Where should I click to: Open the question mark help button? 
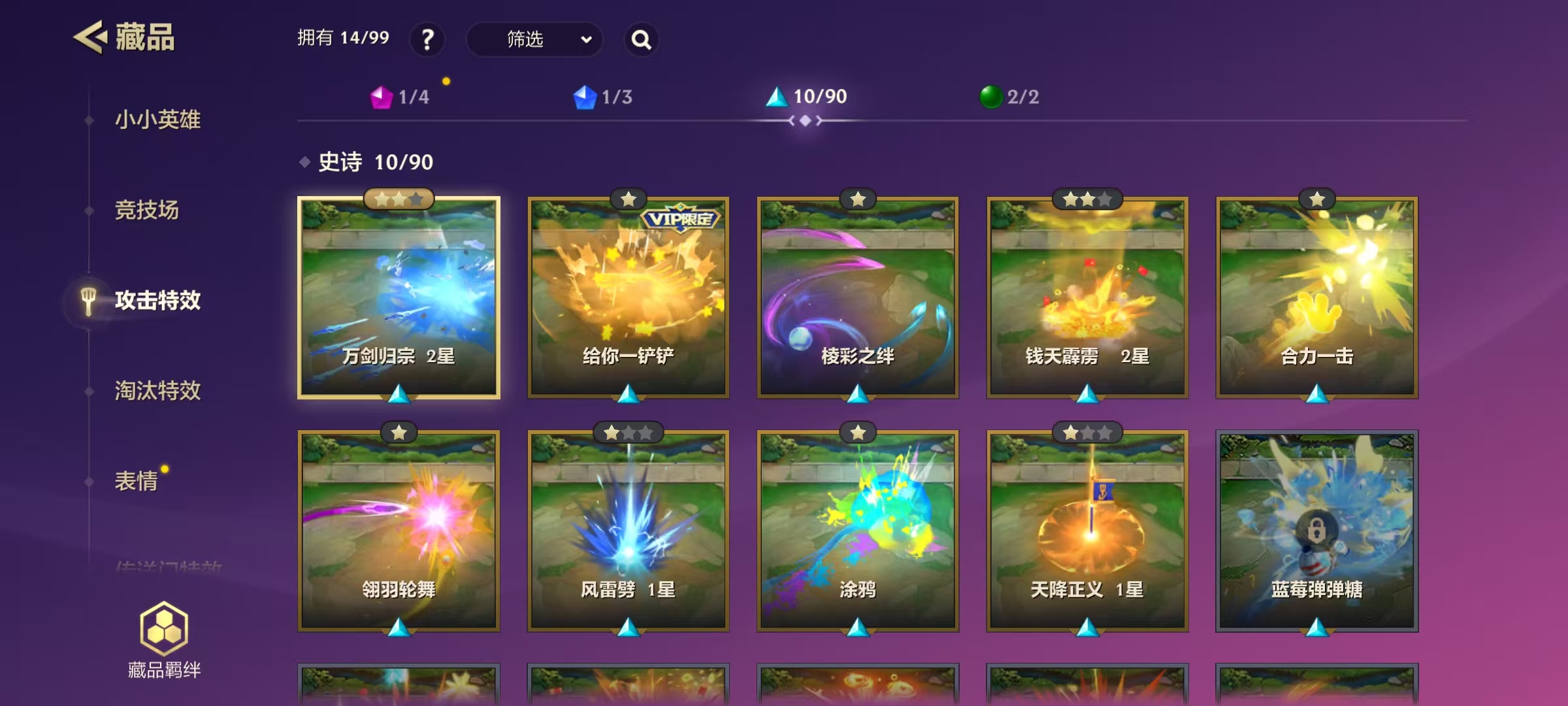click(x=427, y=40)
